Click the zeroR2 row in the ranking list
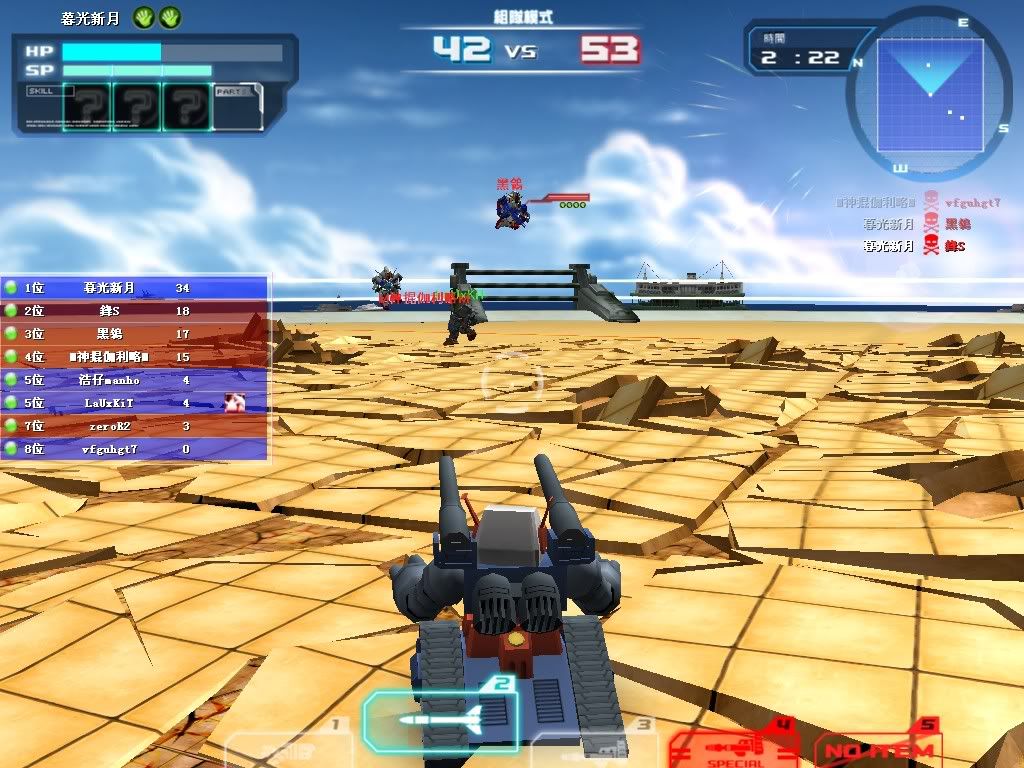 tap(135, 426)
